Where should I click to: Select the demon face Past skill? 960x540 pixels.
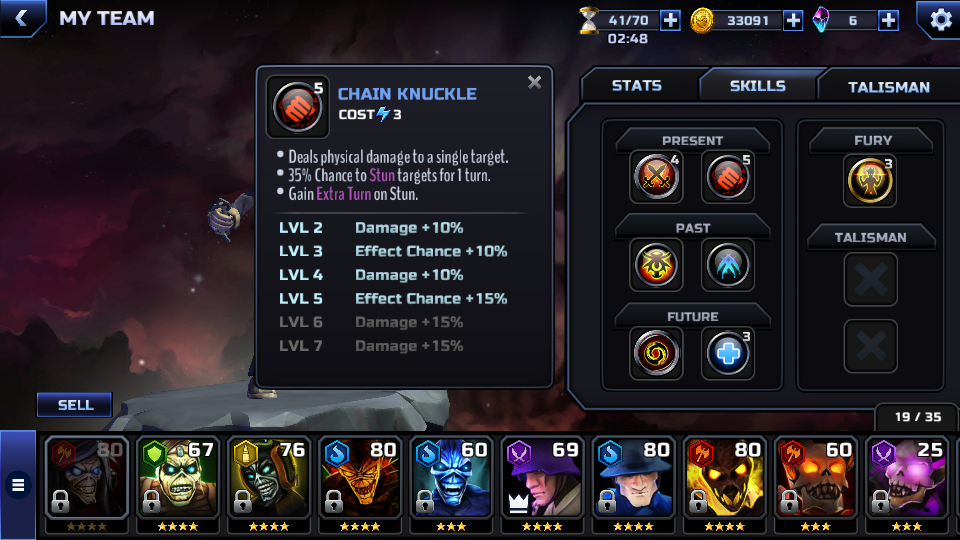657,265
